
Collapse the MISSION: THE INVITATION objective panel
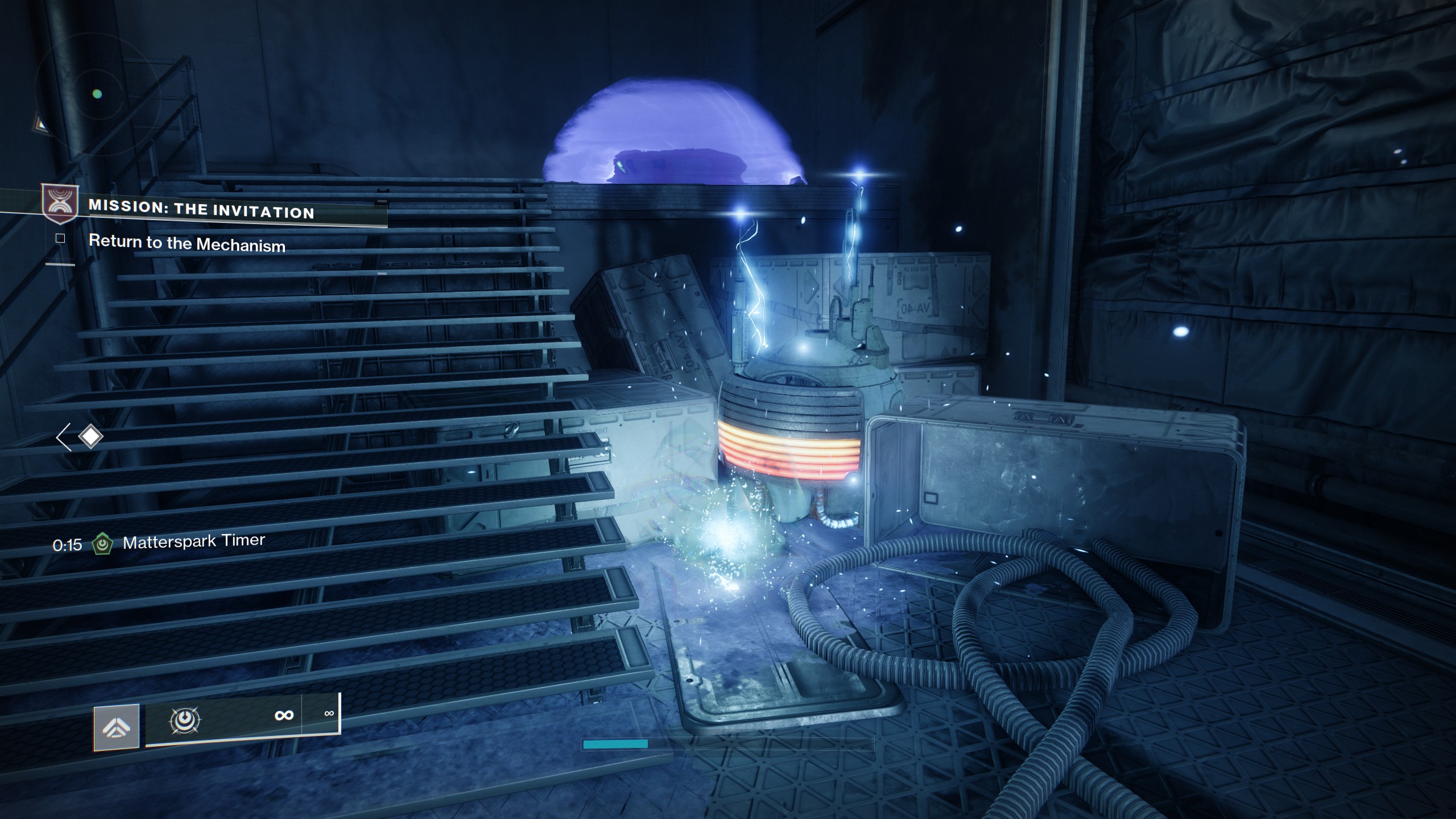click(201, 209)
